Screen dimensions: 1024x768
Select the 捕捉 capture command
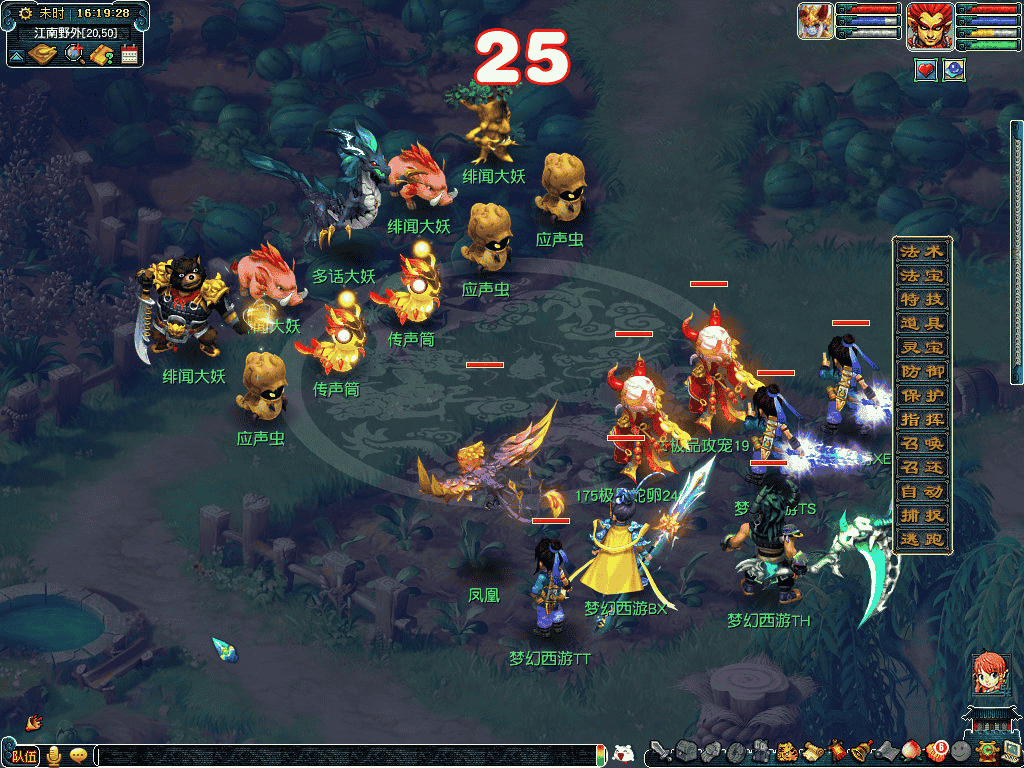pos(921,515)
